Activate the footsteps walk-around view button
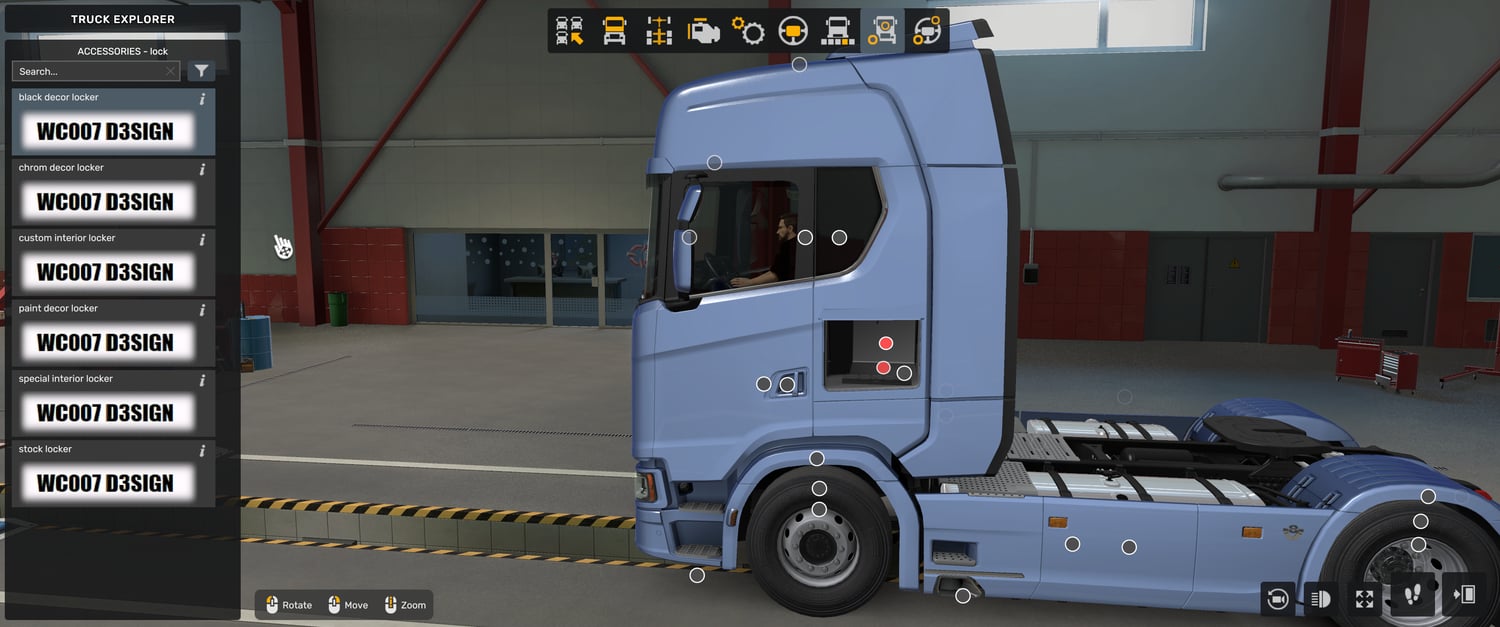The width and height of the screenshot is (1500, 627). [x=1413, y=597]
